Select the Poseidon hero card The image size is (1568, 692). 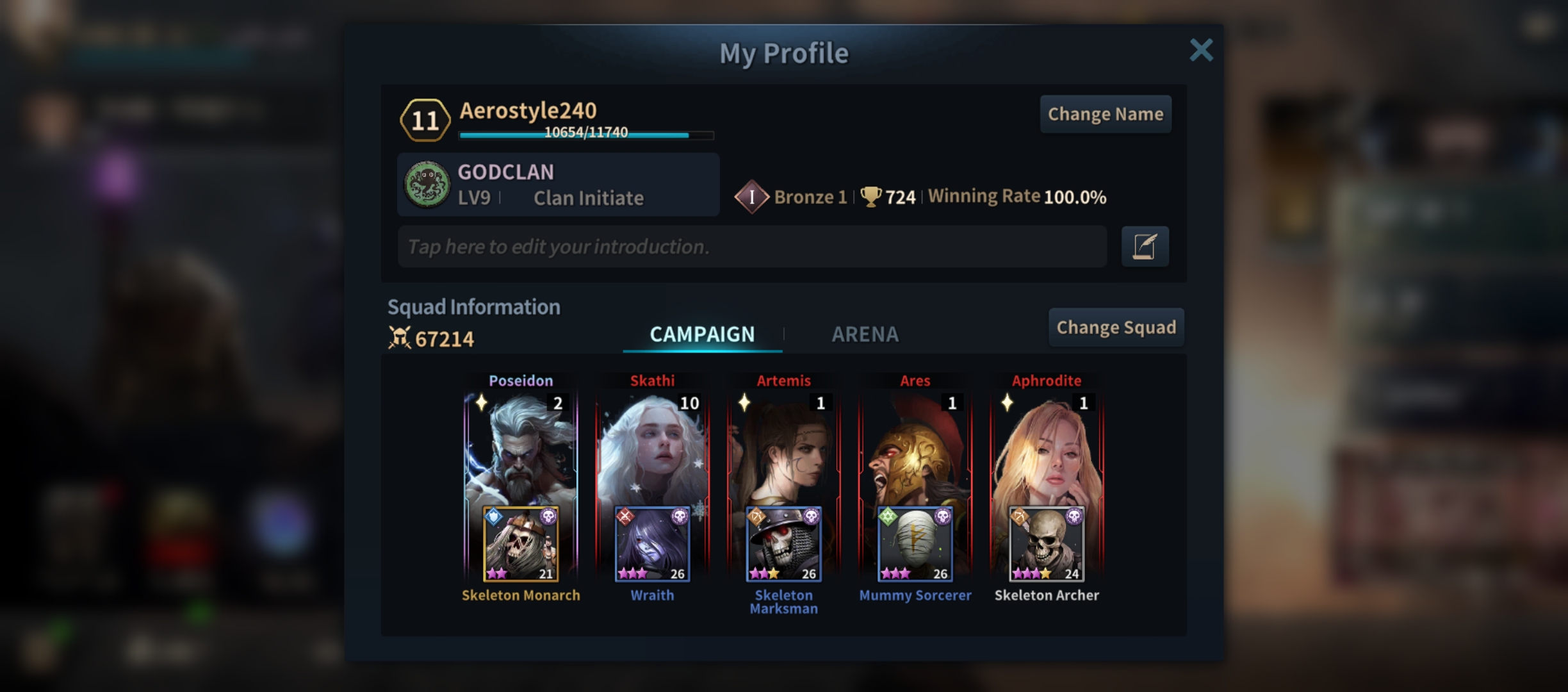pos(520,449)
